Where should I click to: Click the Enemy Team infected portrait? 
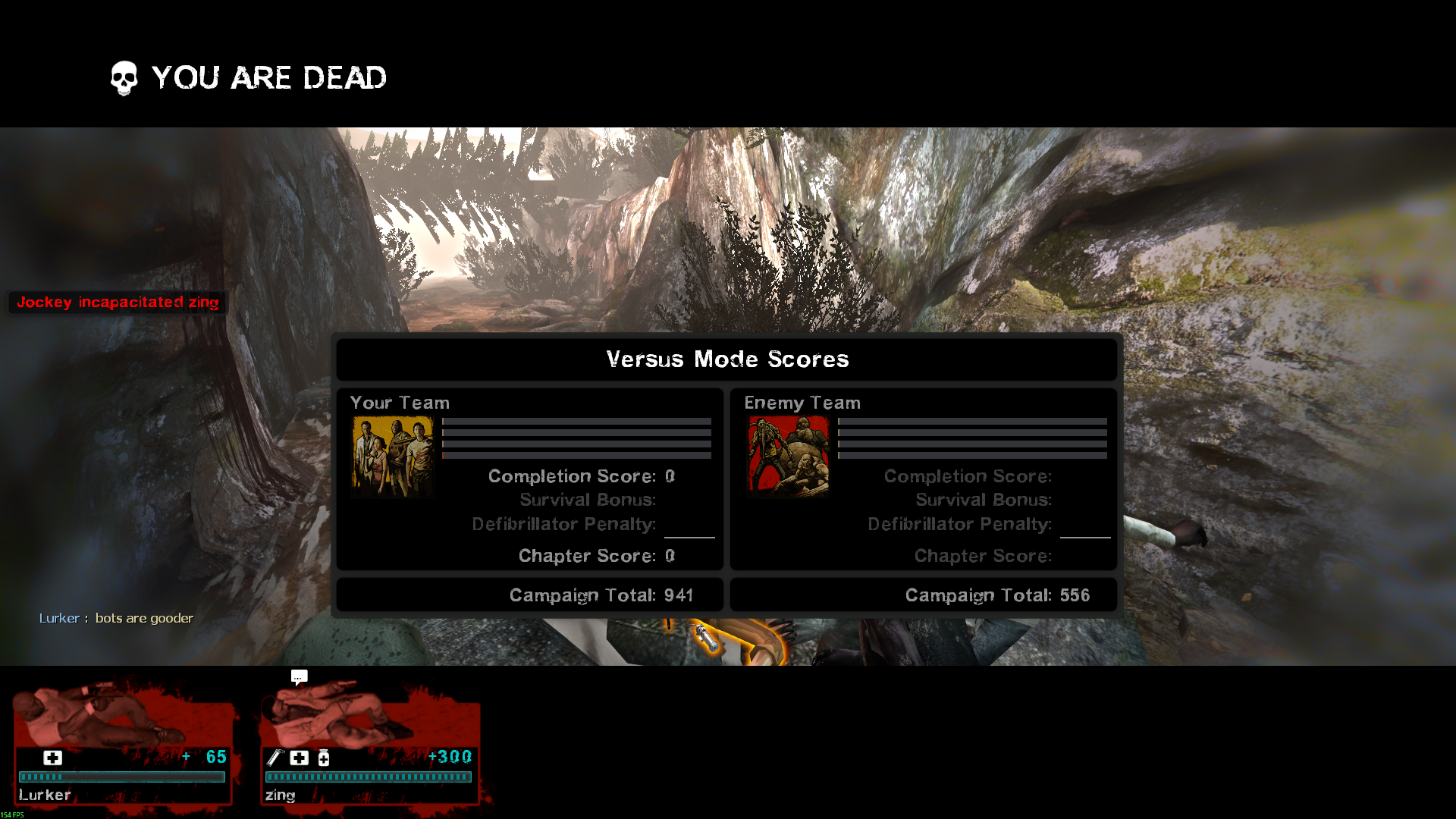(x=789, y=457)
